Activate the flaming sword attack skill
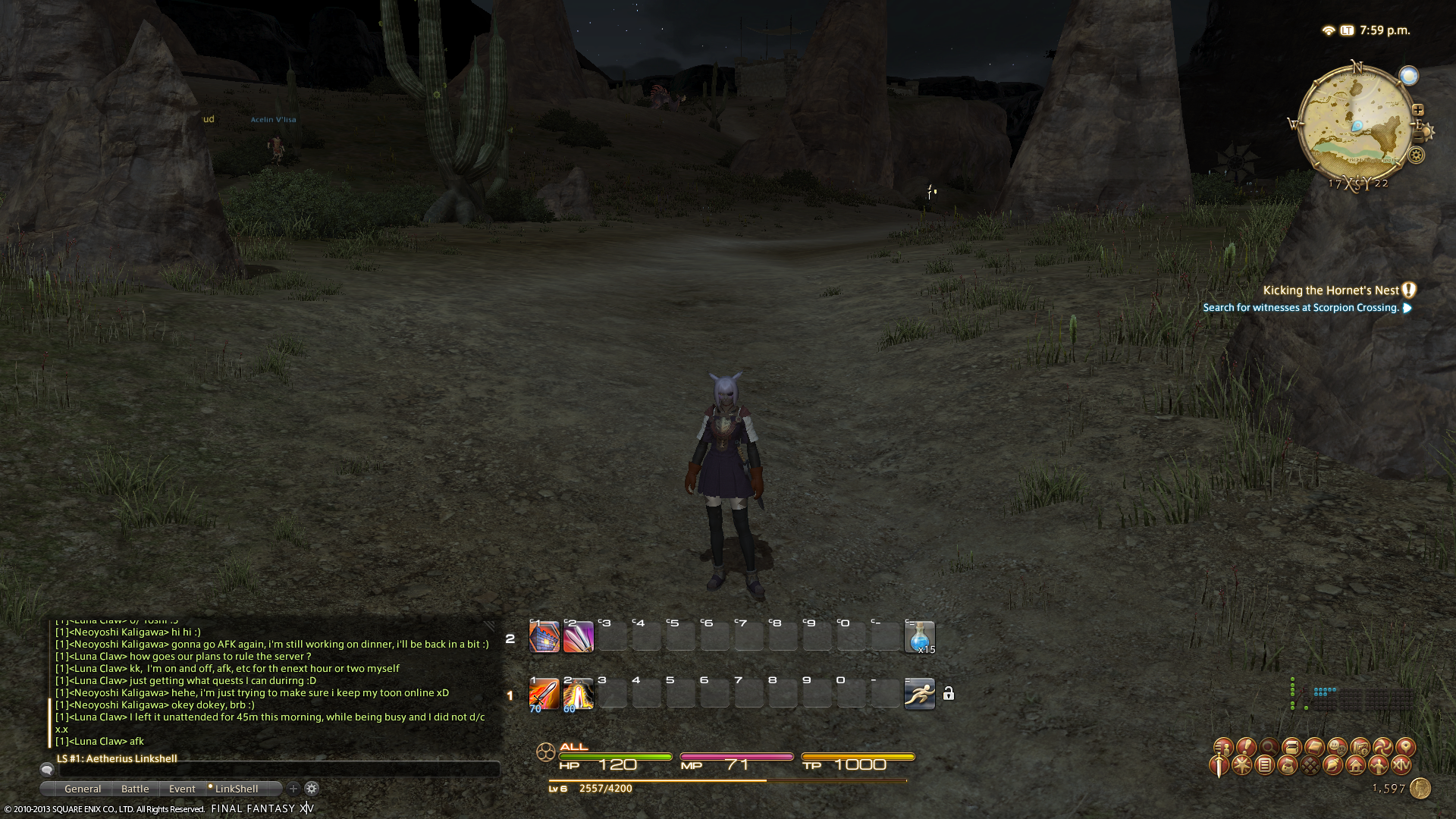The height and width of the screenshot is (819, 1456). 544,694
